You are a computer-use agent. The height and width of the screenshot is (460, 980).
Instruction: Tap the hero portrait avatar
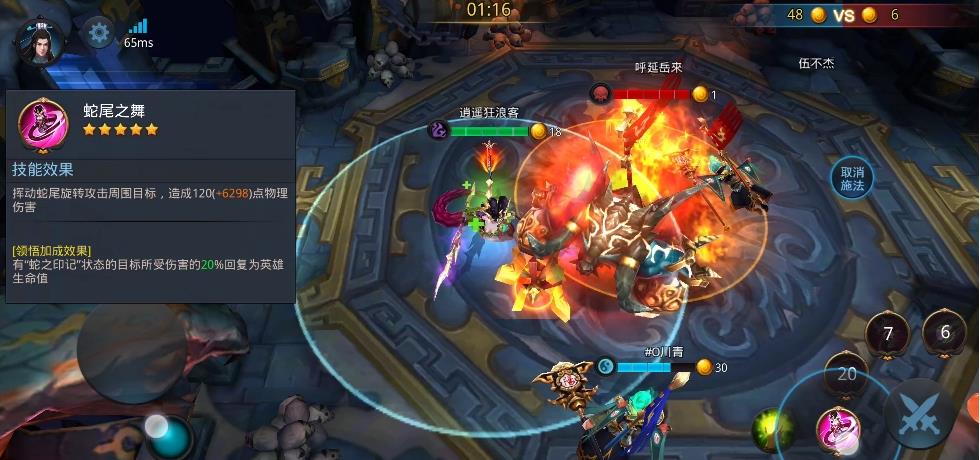(40, 39)
